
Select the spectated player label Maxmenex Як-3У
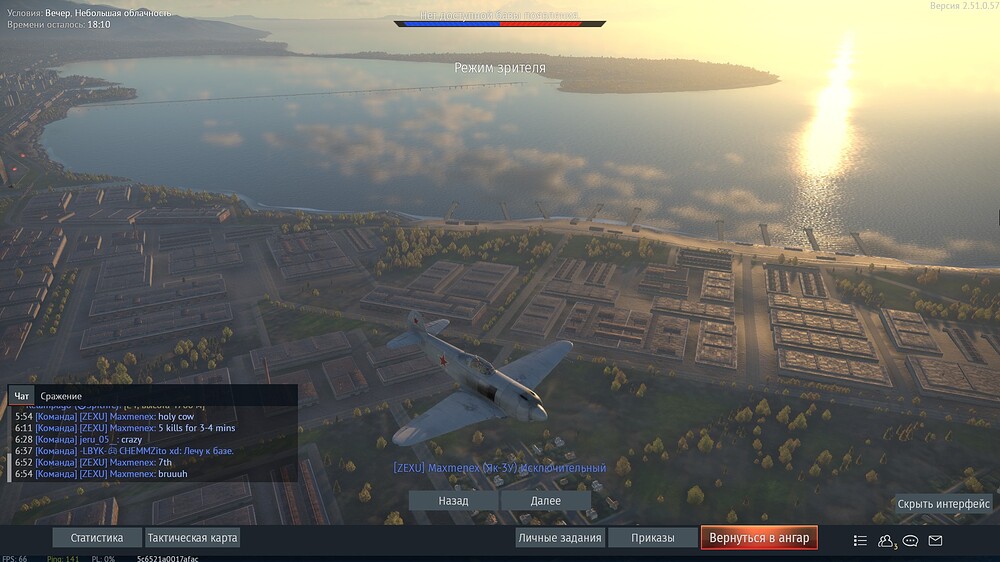(x=499, y=468)
